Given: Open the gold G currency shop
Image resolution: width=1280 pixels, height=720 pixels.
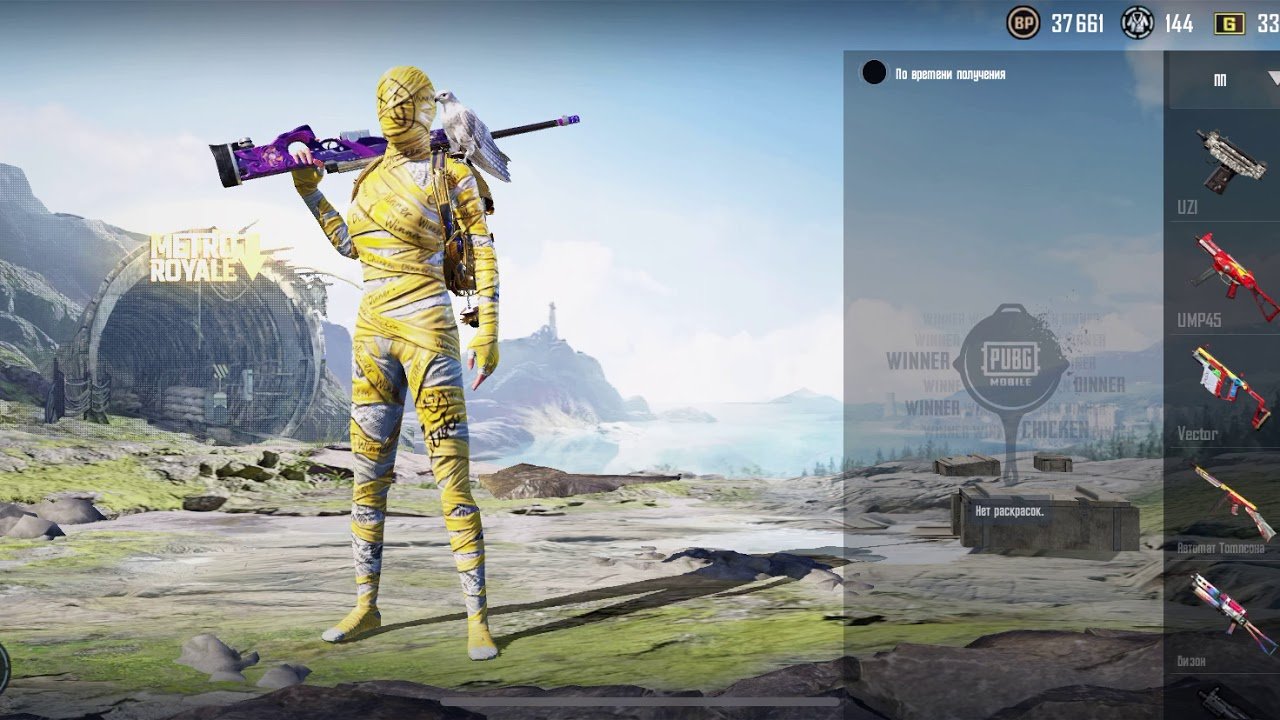Looking at the screenshot, I should click(1229, 23).
